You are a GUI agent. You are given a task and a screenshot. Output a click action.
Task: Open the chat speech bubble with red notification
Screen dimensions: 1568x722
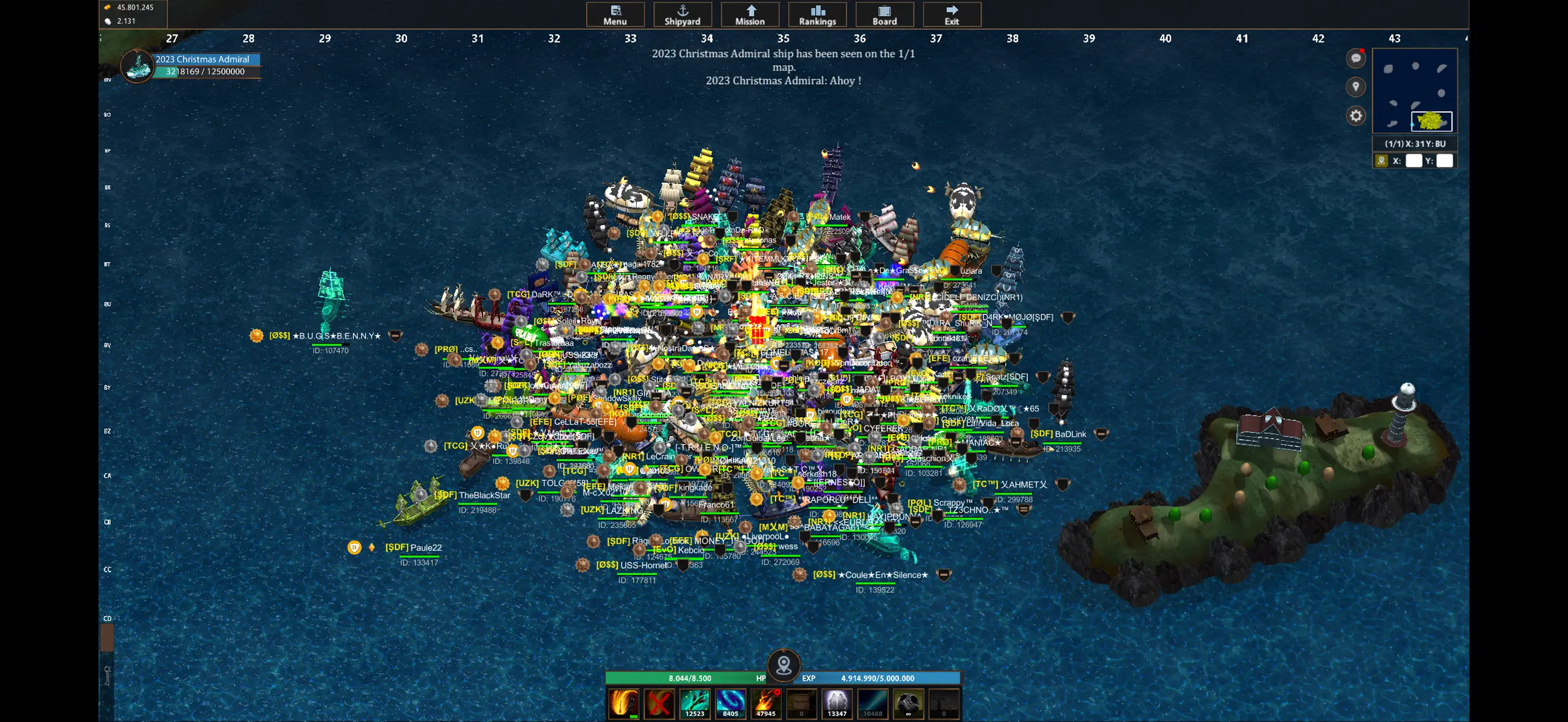1355,59
